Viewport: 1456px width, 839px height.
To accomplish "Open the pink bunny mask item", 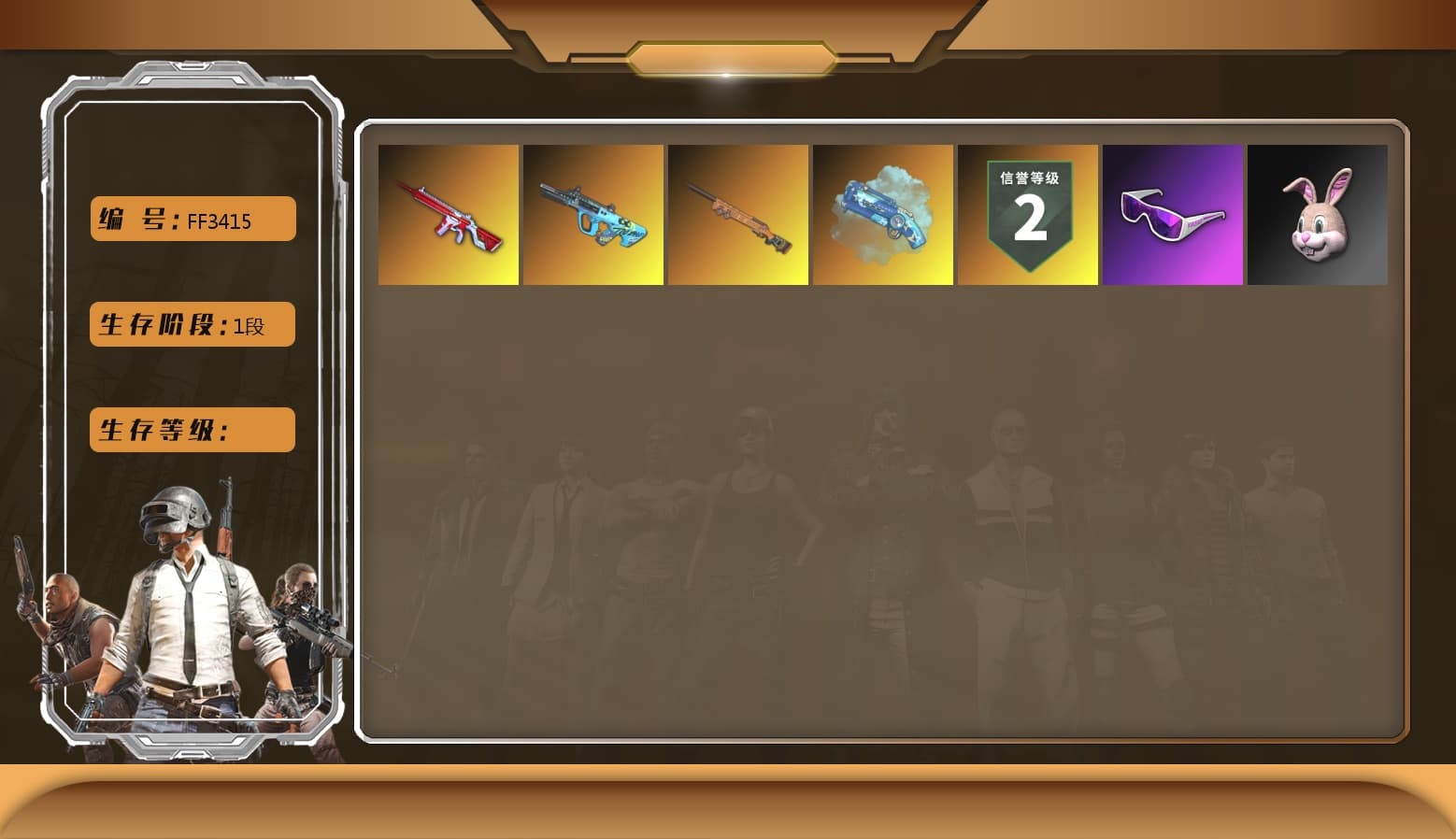I will coord(1318,215).
